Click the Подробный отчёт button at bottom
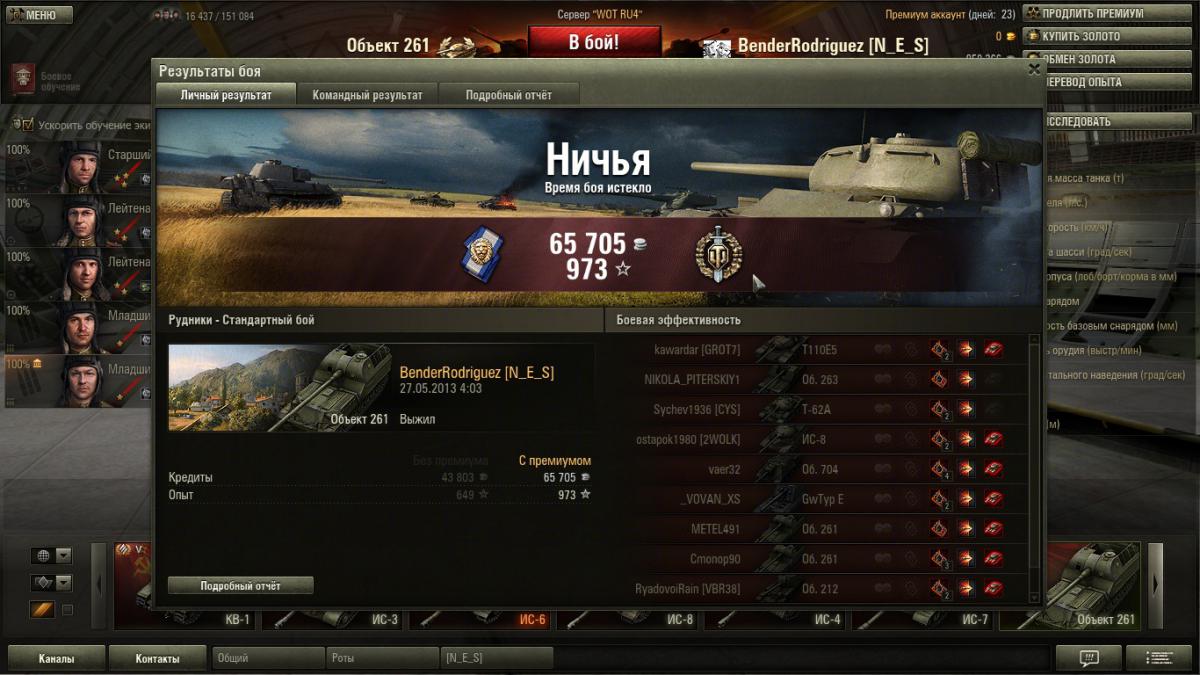Screen dimensions: 1200x675 240,585
